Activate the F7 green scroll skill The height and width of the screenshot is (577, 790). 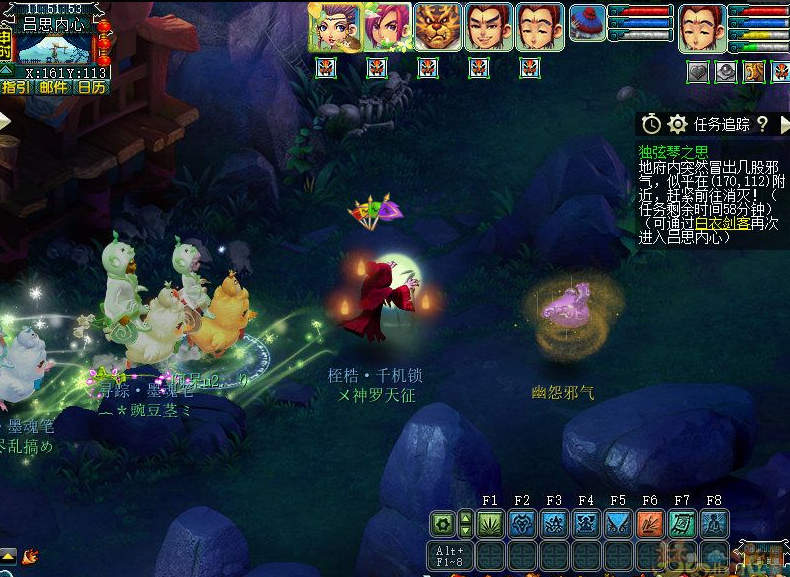coord(682,523)
